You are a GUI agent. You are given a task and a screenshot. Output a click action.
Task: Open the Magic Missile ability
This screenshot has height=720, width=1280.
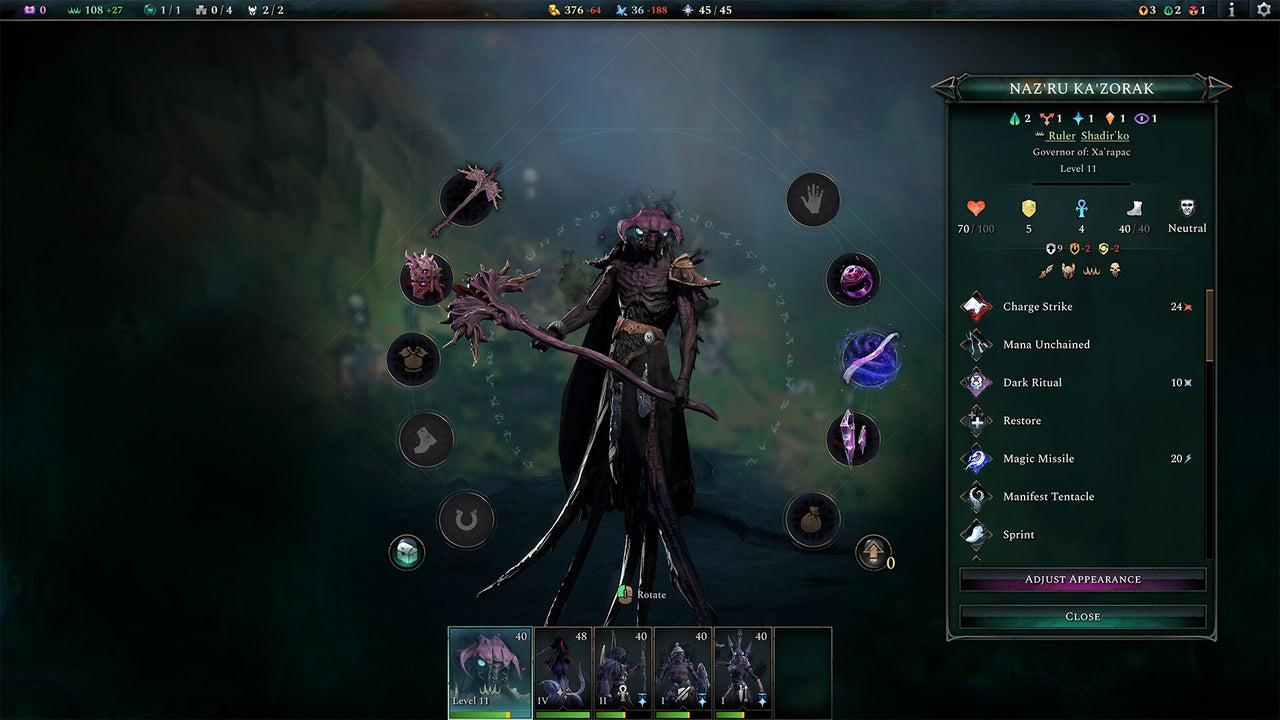point(977,458)
